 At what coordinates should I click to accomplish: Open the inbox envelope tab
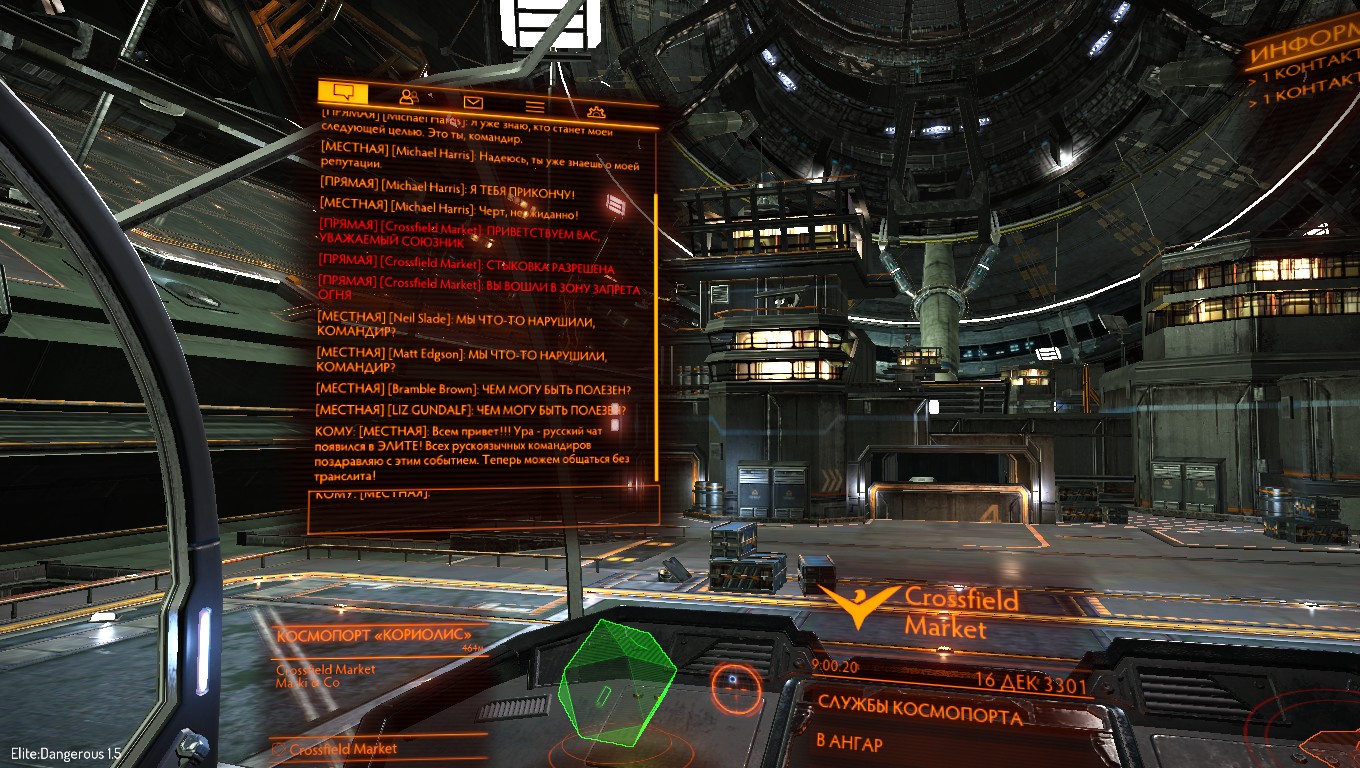pyautogui.click(x=473, y=101)
